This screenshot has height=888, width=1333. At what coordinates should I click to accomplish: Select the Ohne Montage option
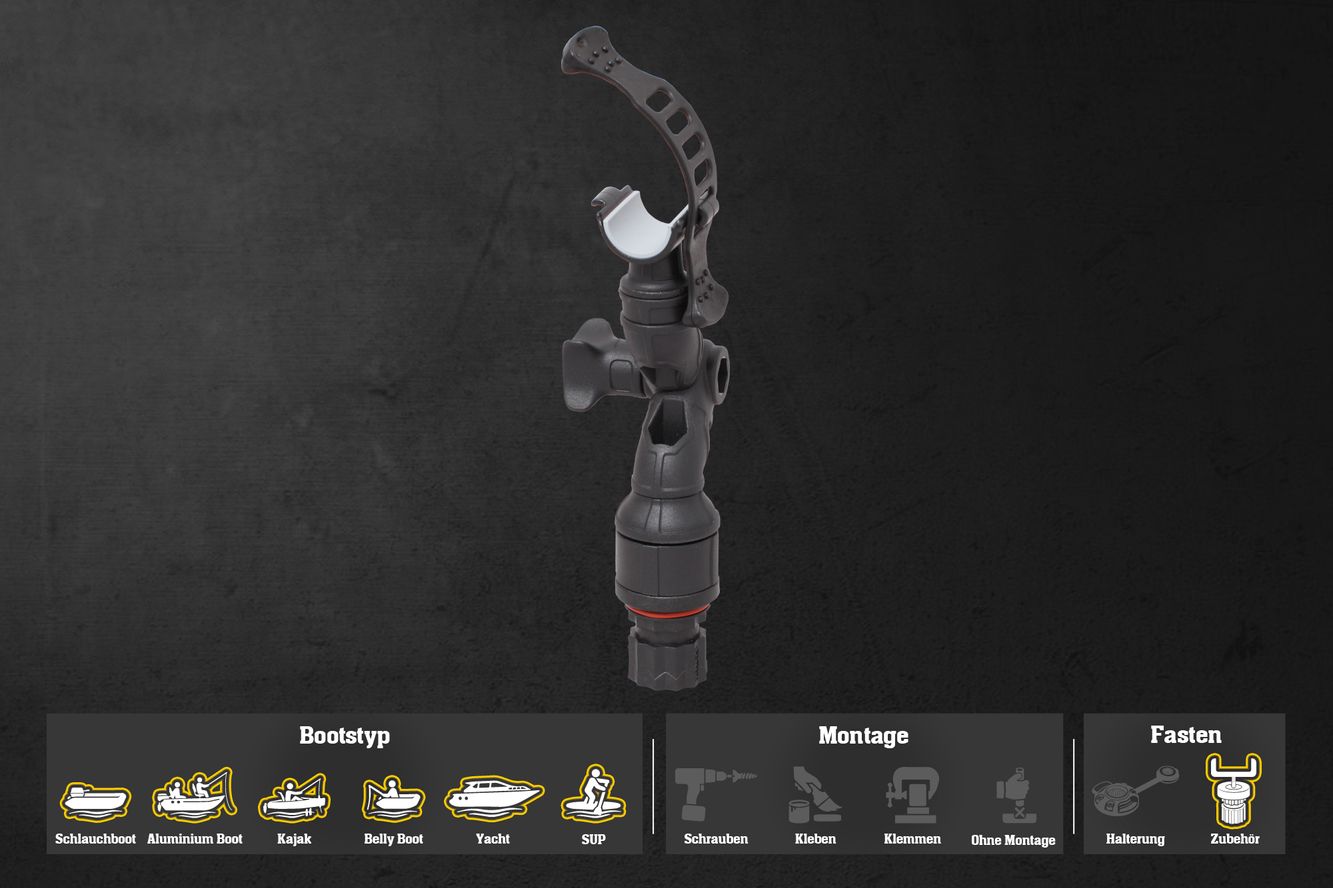point(1013,797)
